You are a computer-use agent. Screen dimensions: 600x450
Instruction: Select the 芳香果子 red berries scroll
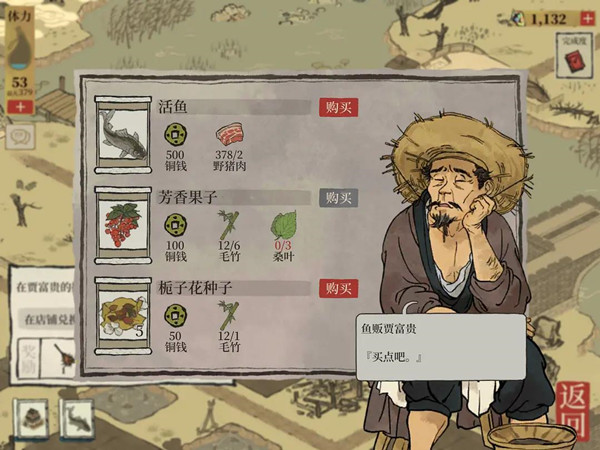[x=123, y=225]
